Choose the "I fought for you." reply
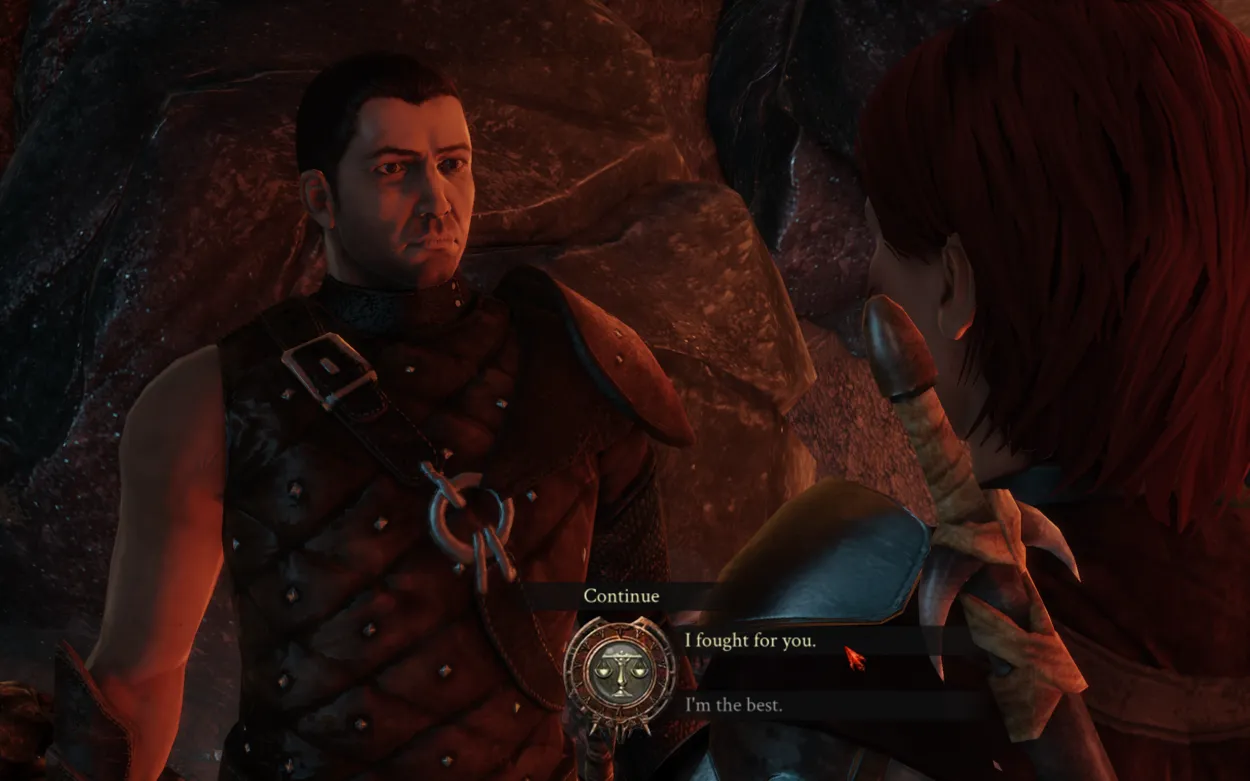This screenshot has width=1250, height=781. tap(750, 641)
